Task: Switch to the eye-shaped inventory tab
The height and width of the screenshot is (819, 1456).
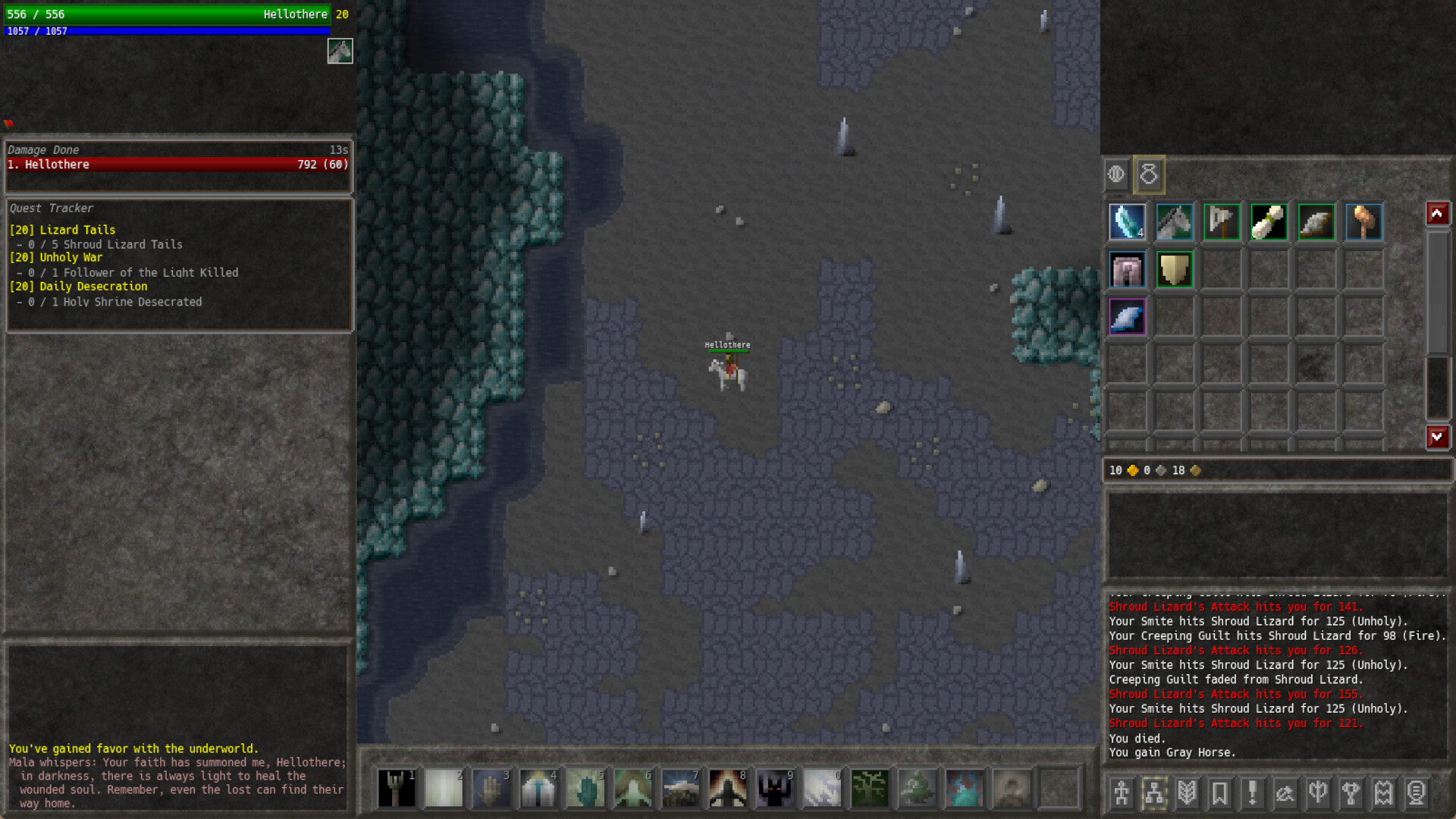Action: point(1116,174)
